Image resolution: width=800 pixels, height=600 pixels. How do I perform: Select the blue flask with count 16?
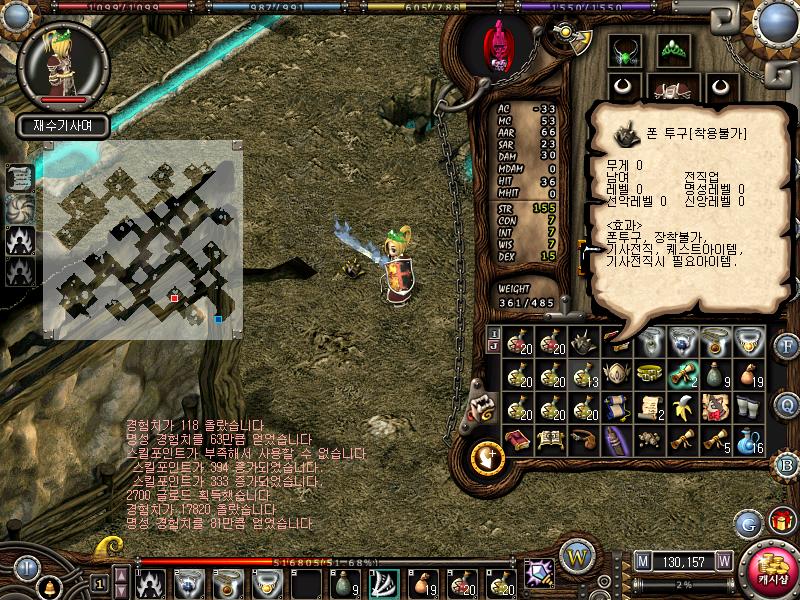coord(749,439)
